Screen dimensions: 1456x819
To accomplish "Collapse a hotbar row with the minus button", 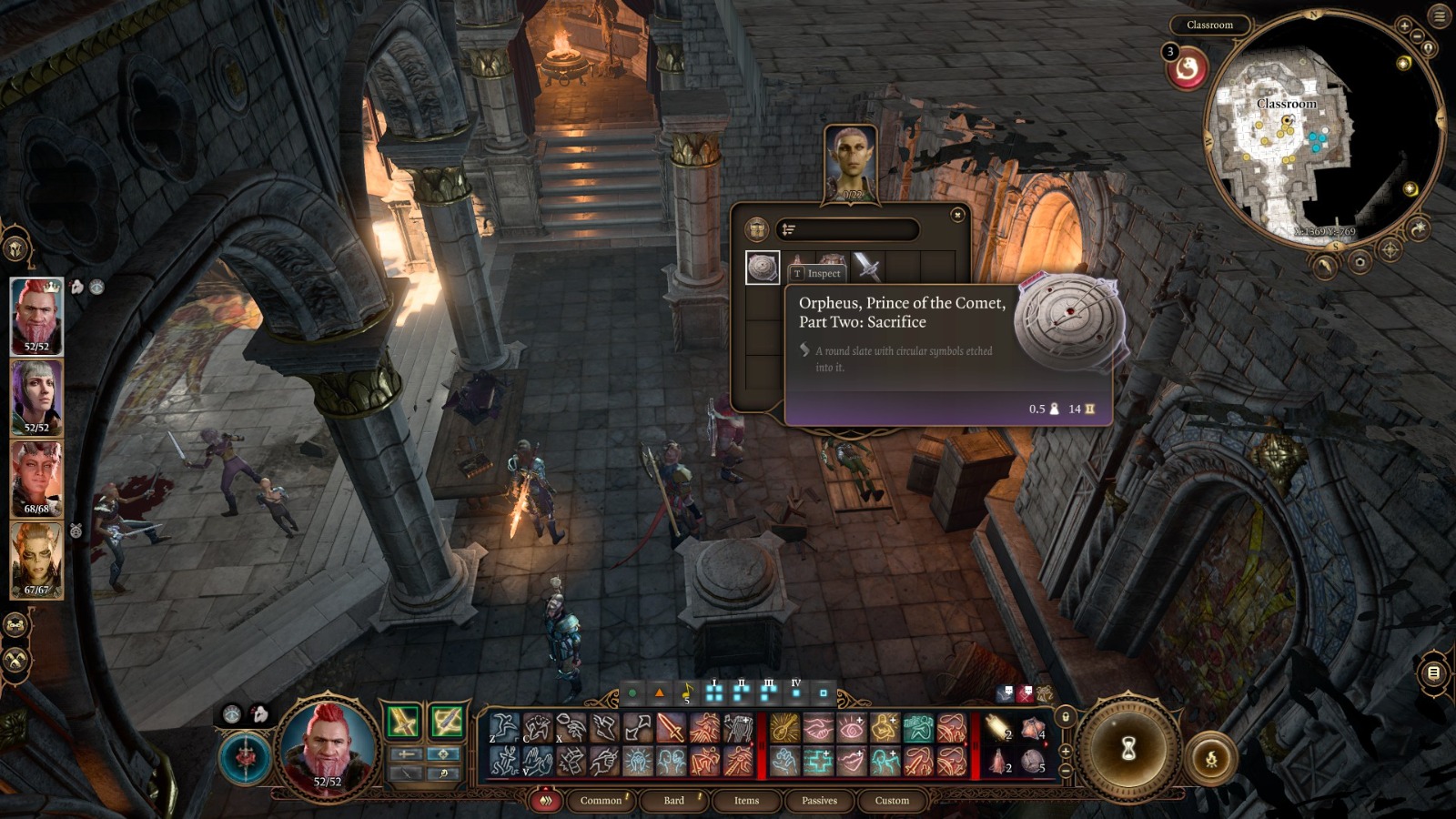I will coord(1067,770).
